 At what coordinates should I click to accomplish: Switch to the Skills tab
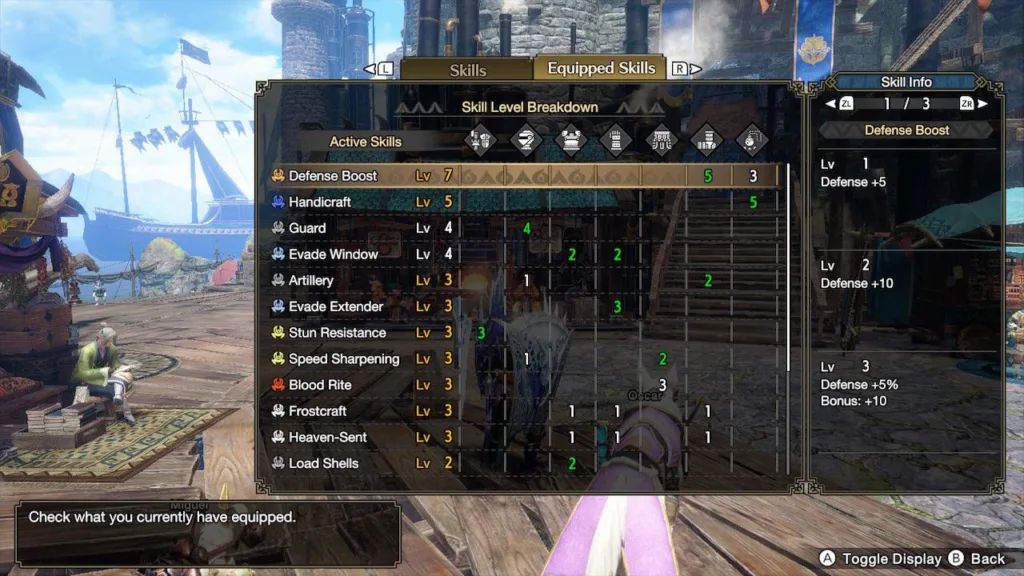467,70
